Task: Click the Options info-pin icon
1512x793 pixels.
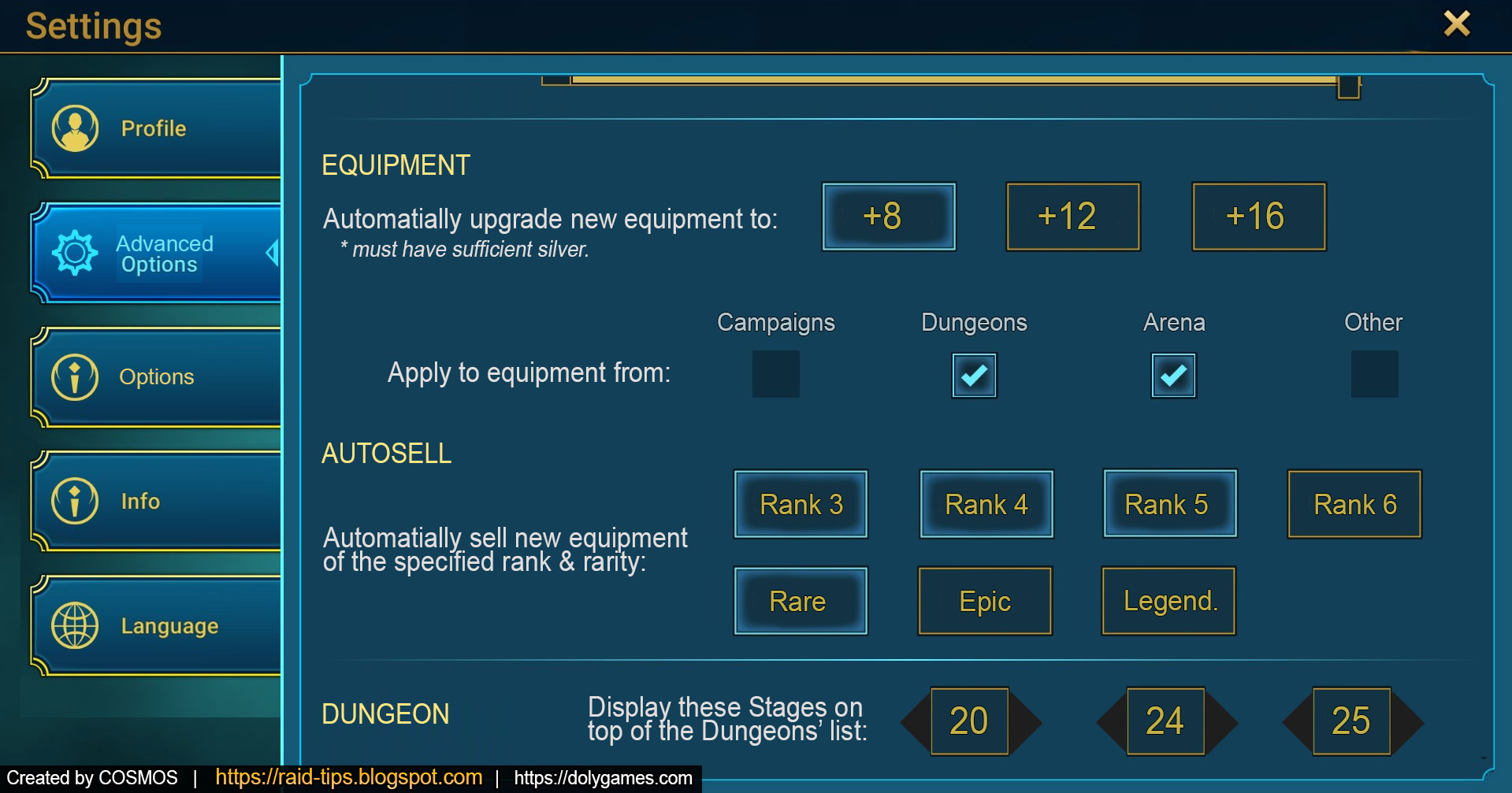Action: [x=75, y=376]
